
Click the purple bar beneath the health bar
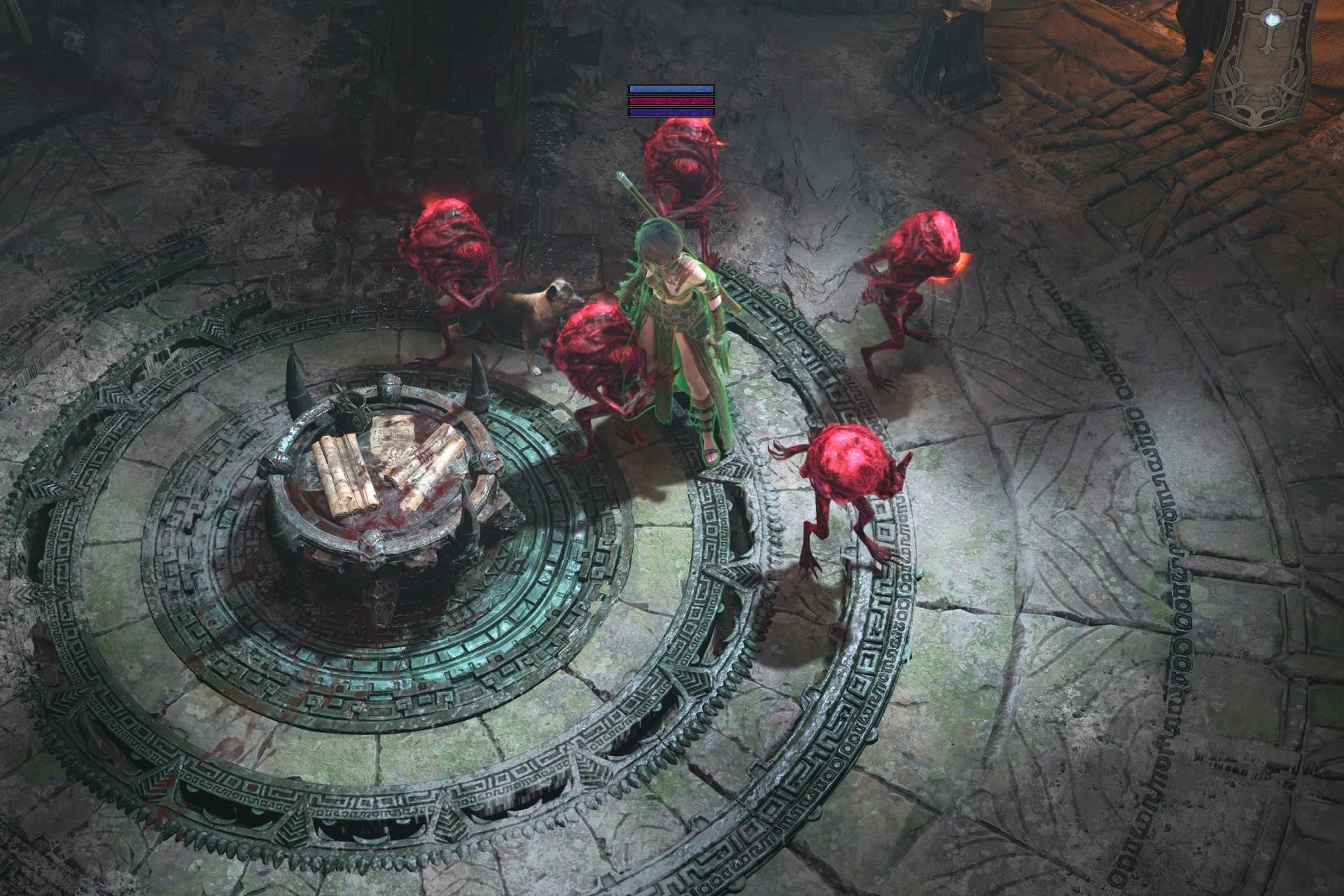click(670, 112)
